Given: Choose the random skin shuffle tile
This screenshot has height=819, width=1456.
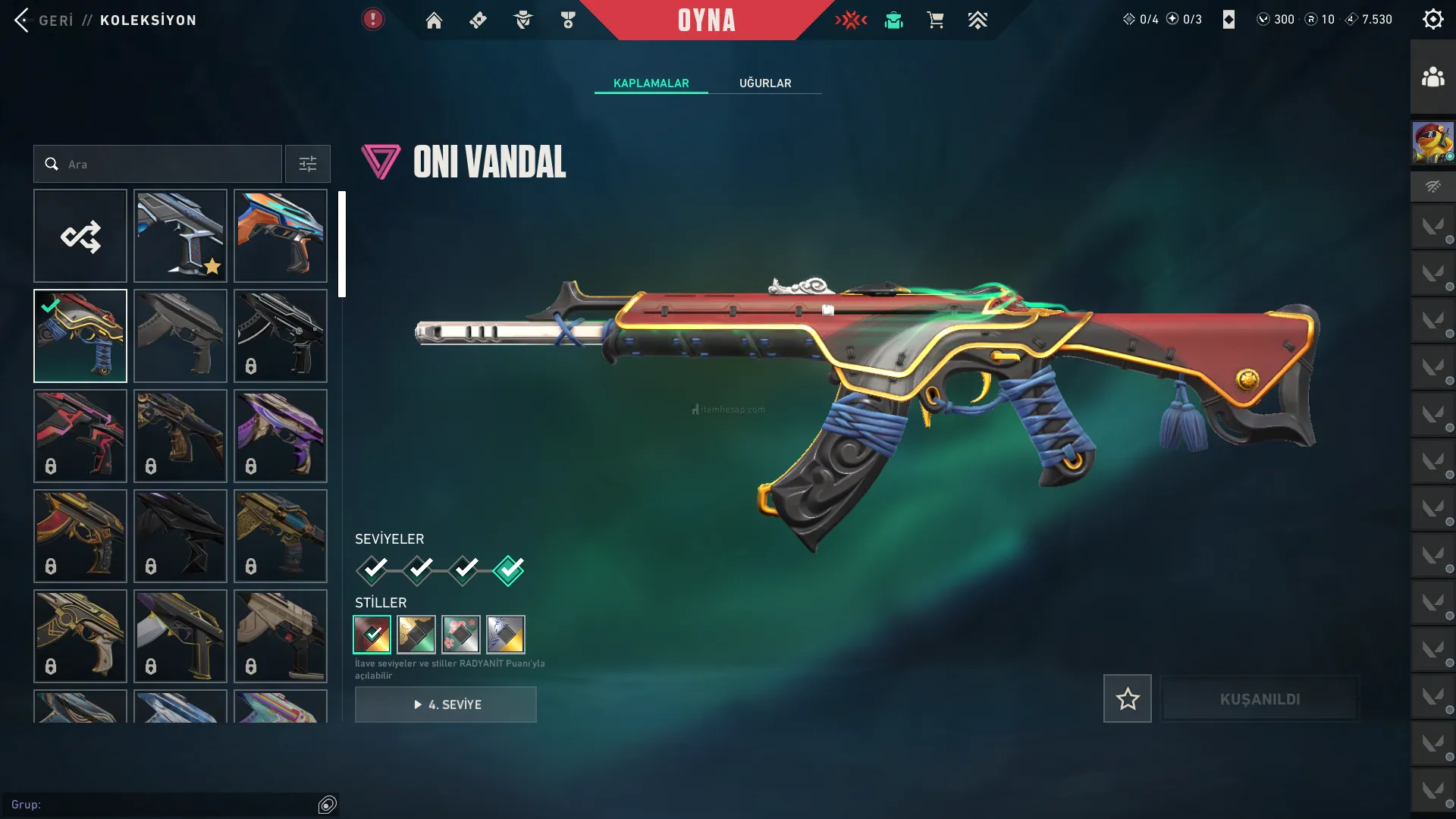Looking at the screenshot, I should 80,237.
